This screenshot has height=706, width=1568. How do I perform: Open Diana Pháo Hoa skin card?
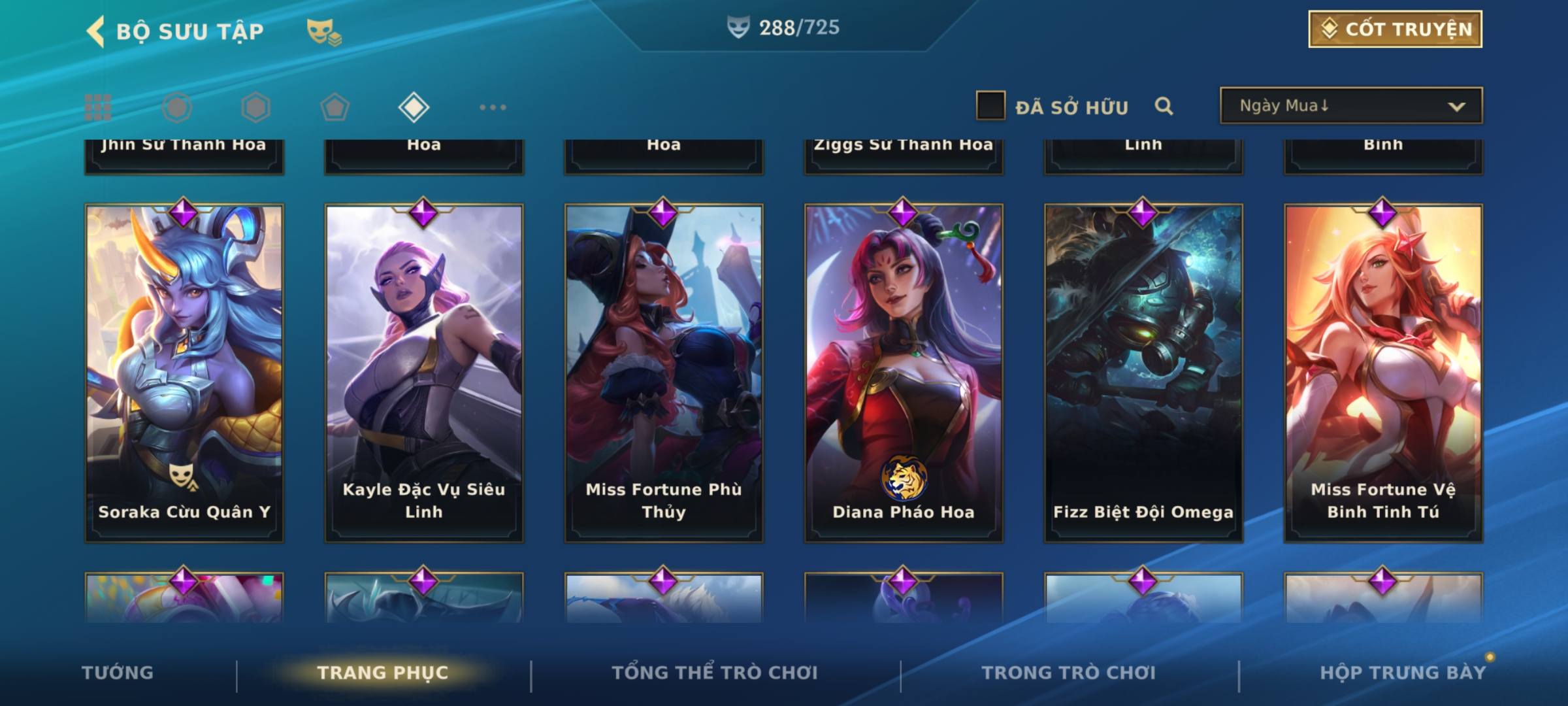(x=904, y=373)
